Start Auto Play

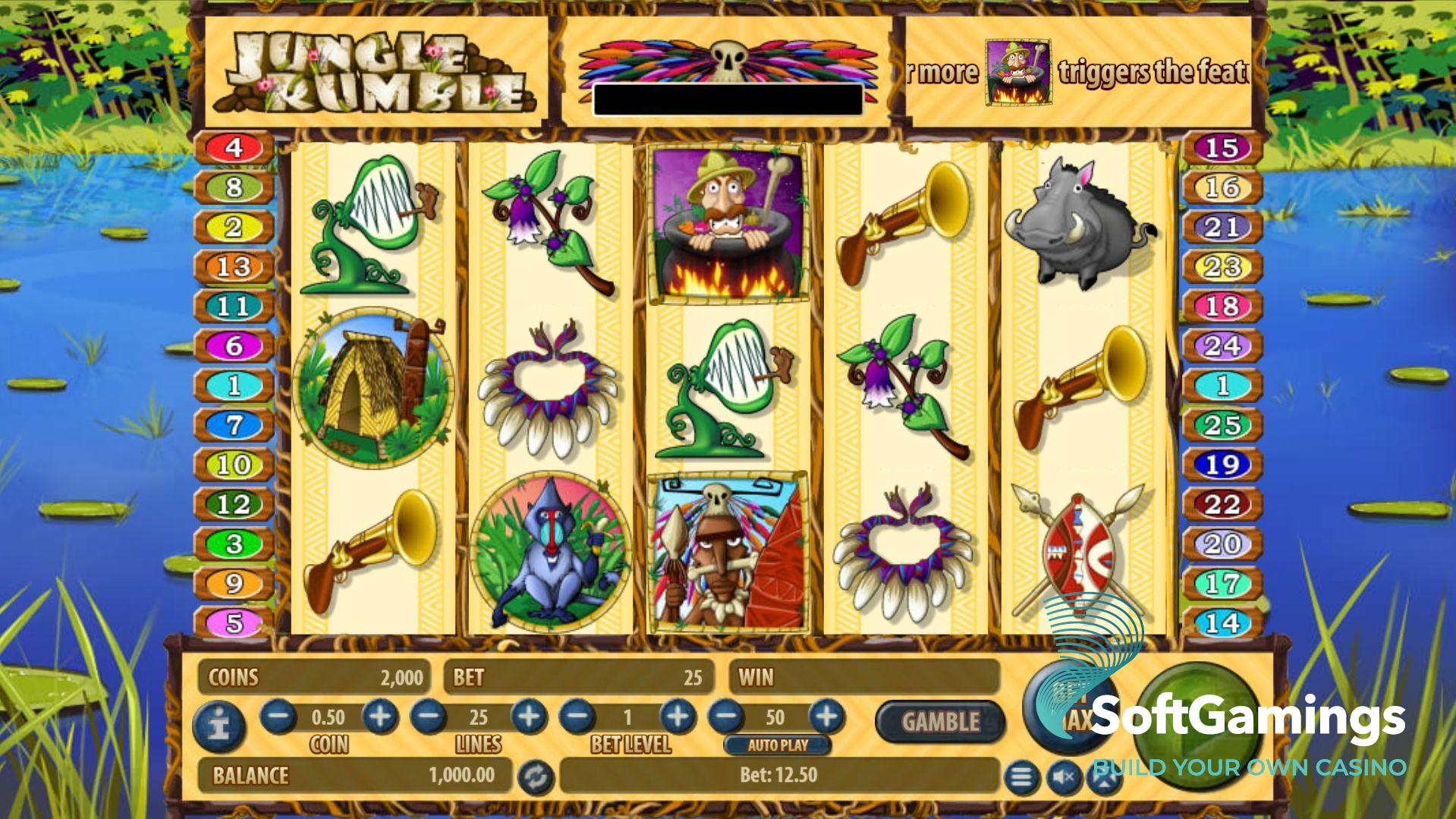pos(777,745)
